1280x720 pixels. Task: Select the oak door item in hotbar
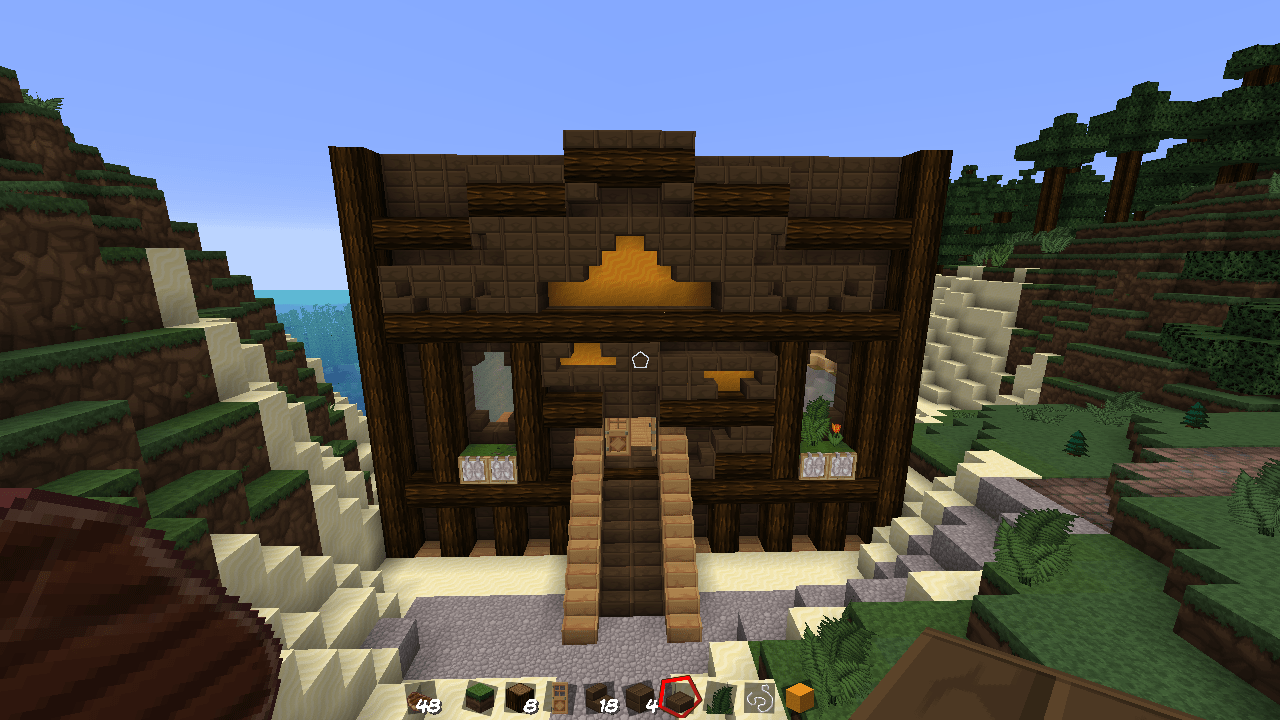(558, 700)
